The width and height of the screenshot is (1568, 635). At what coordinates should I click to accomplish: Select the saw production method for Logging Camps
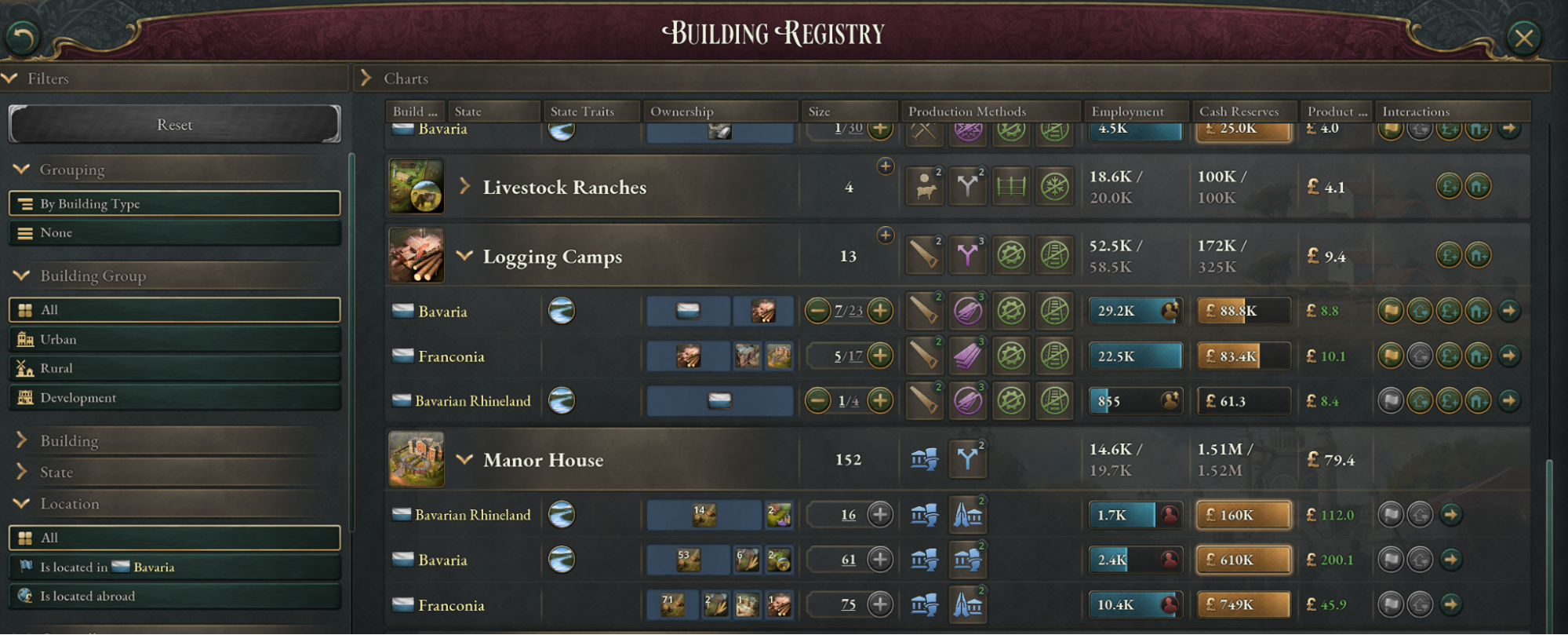[924, 255]
